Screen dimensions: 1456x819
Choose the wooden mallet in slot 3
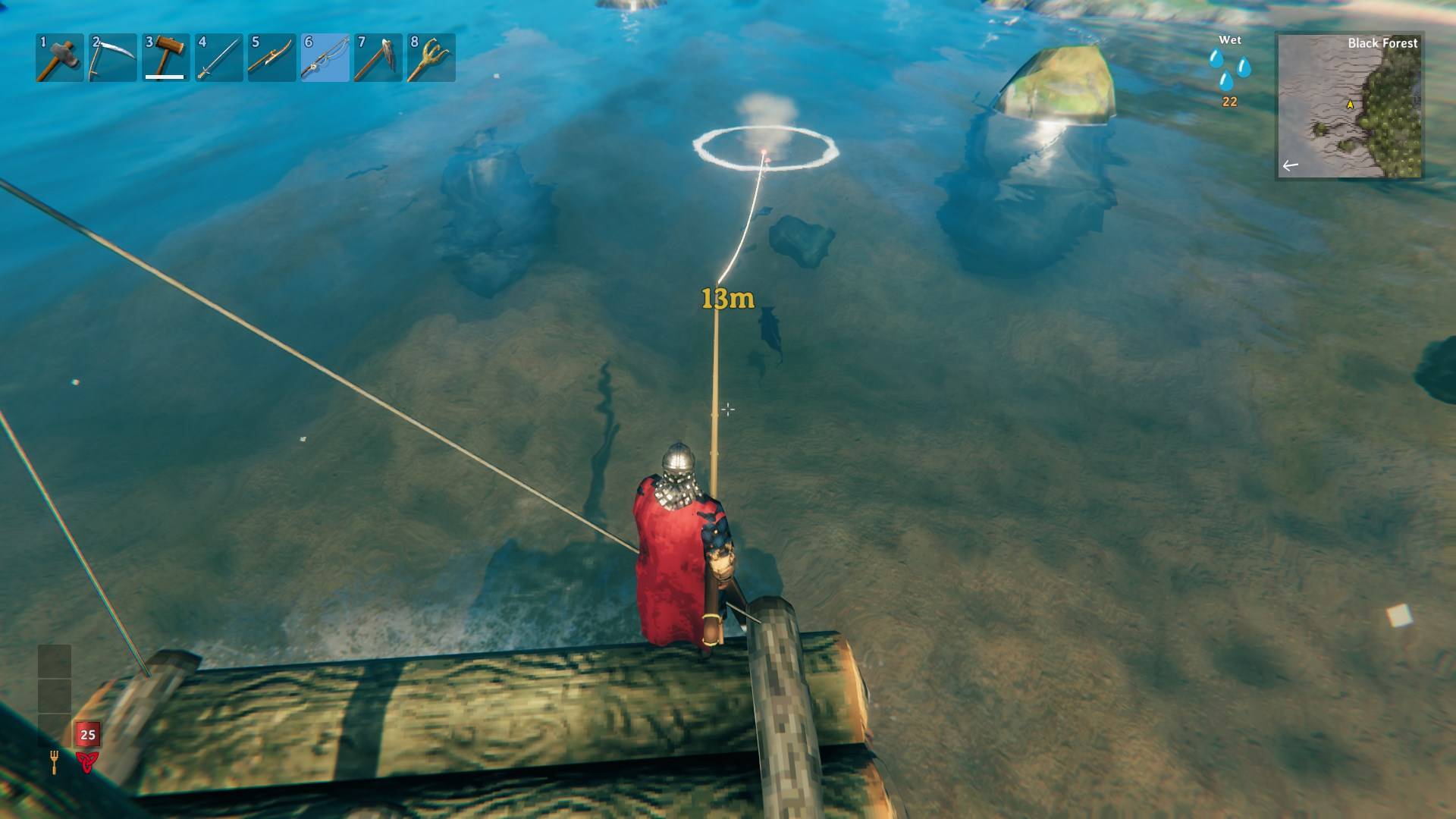click(165, 58)
